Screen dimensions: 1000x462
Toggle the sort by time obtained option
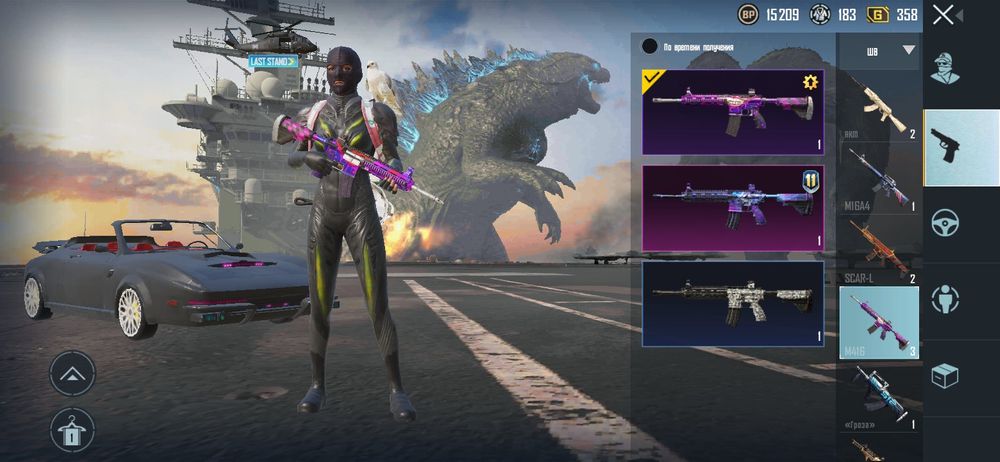point(650,46)
